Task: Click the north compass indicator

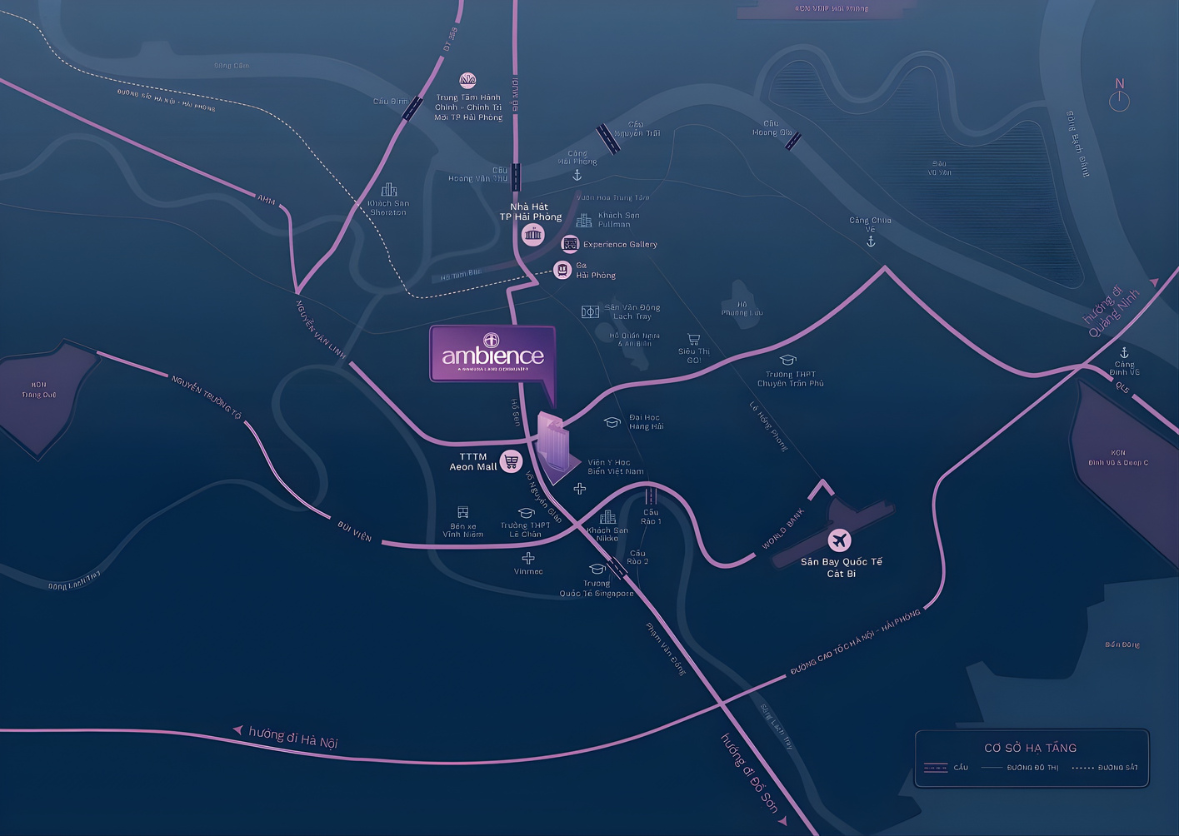Action: click(1120, 99)
